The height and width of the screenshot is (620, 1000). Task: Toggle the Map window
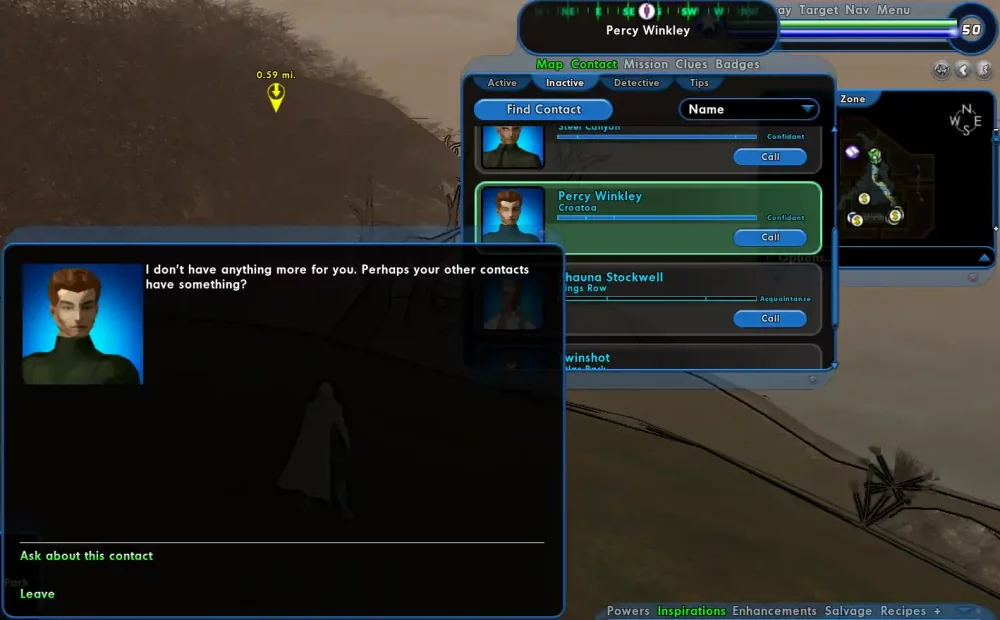click(550, 65)
